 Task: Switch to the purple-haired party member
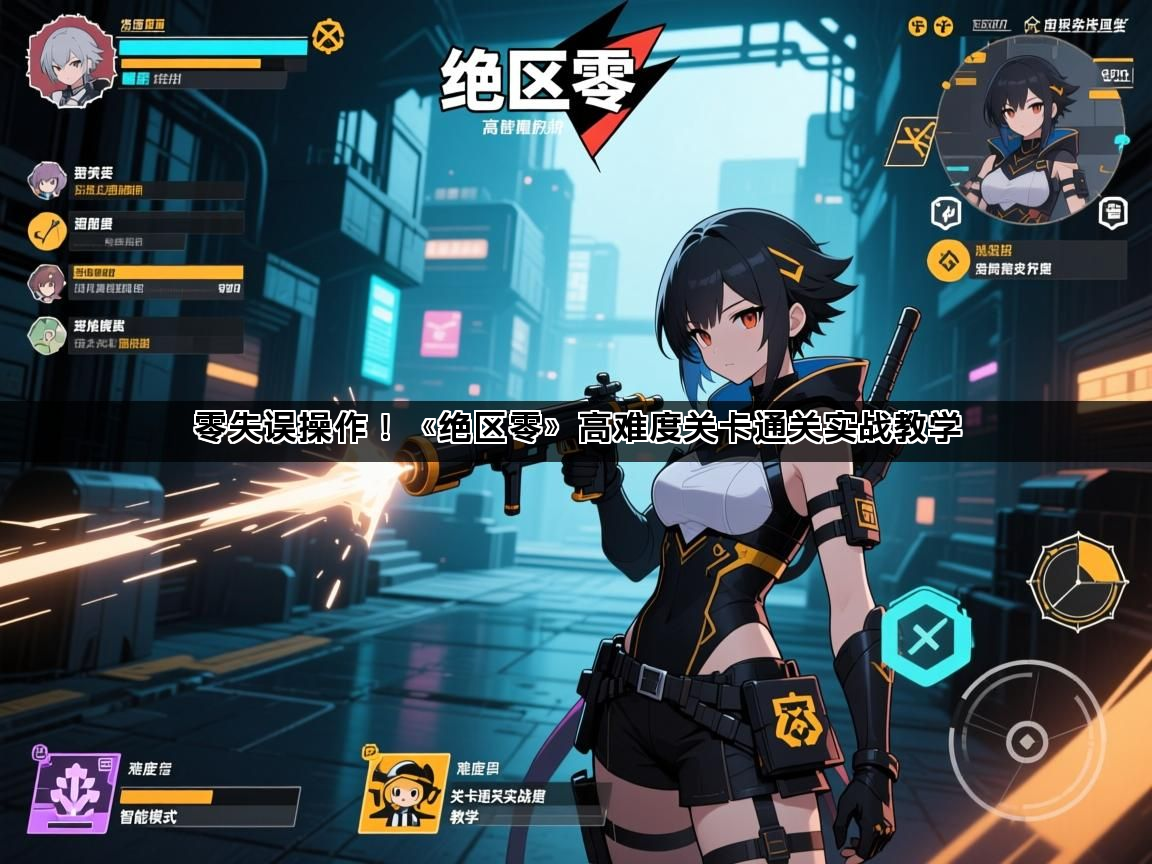[46, 180]
